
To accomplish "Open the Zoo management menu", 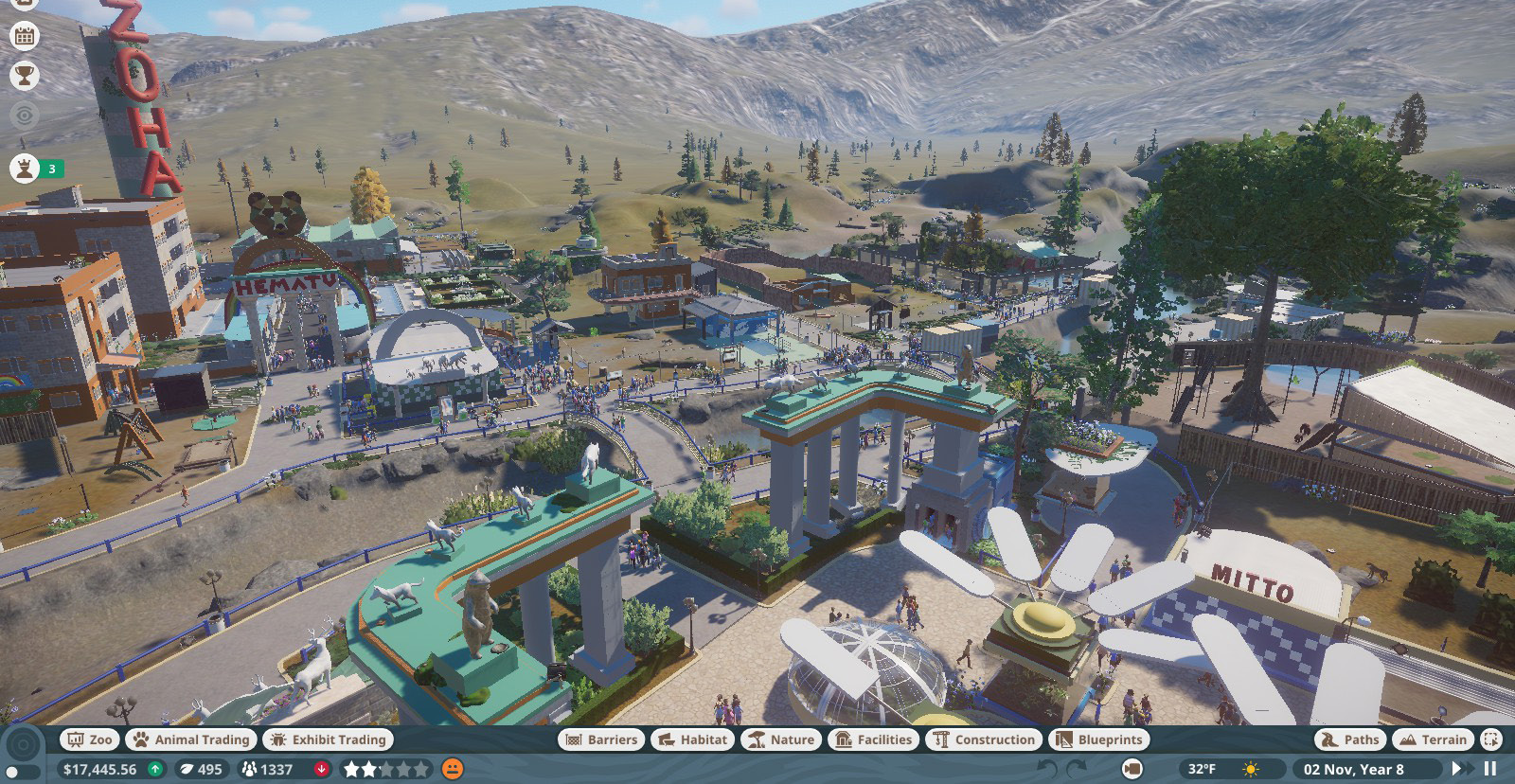I will point(88,739).
